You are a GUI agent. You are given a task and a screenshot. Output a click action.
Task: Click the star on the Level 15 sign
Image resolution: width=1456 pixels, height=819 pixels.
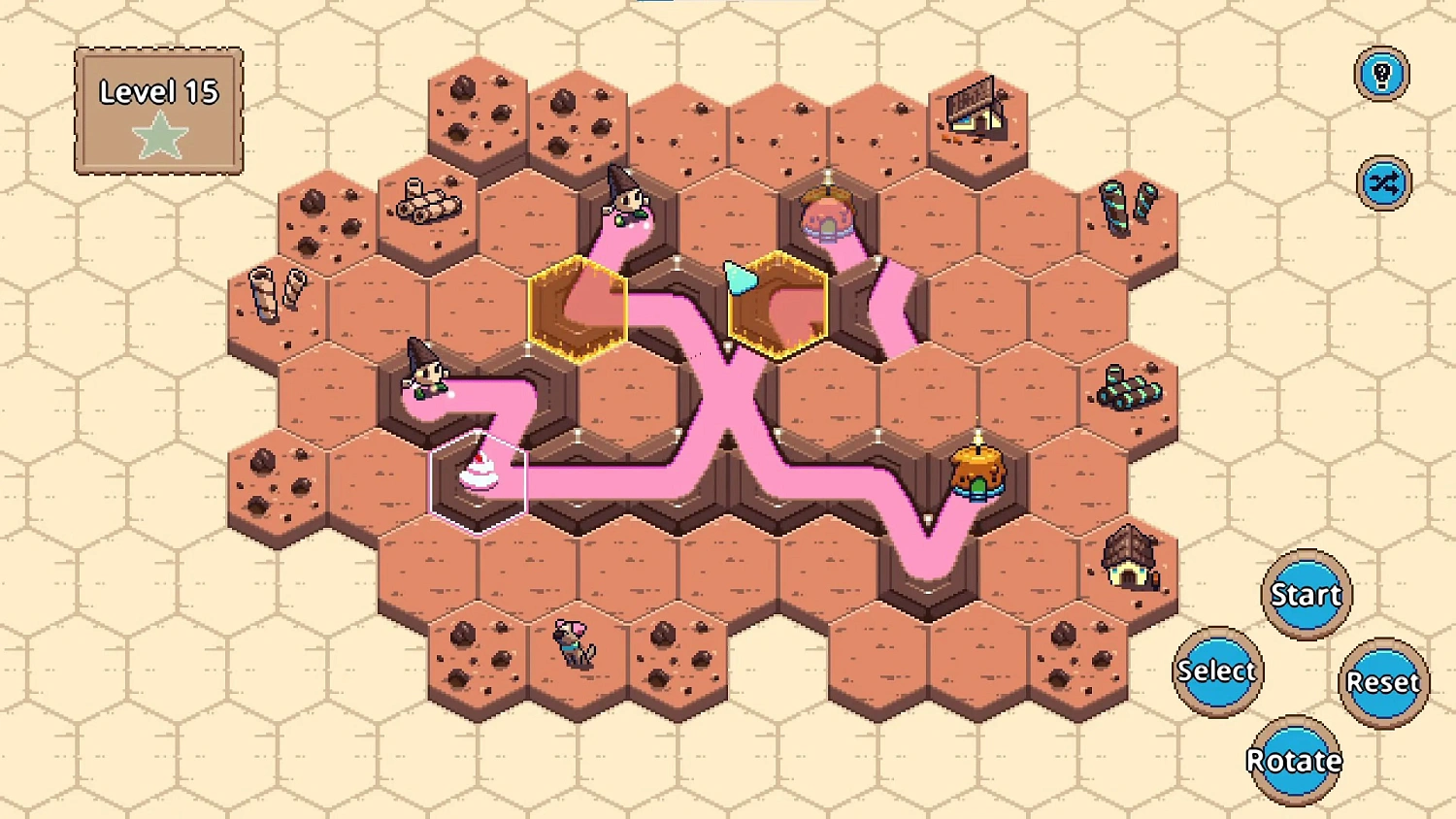(x=161, y=136)
